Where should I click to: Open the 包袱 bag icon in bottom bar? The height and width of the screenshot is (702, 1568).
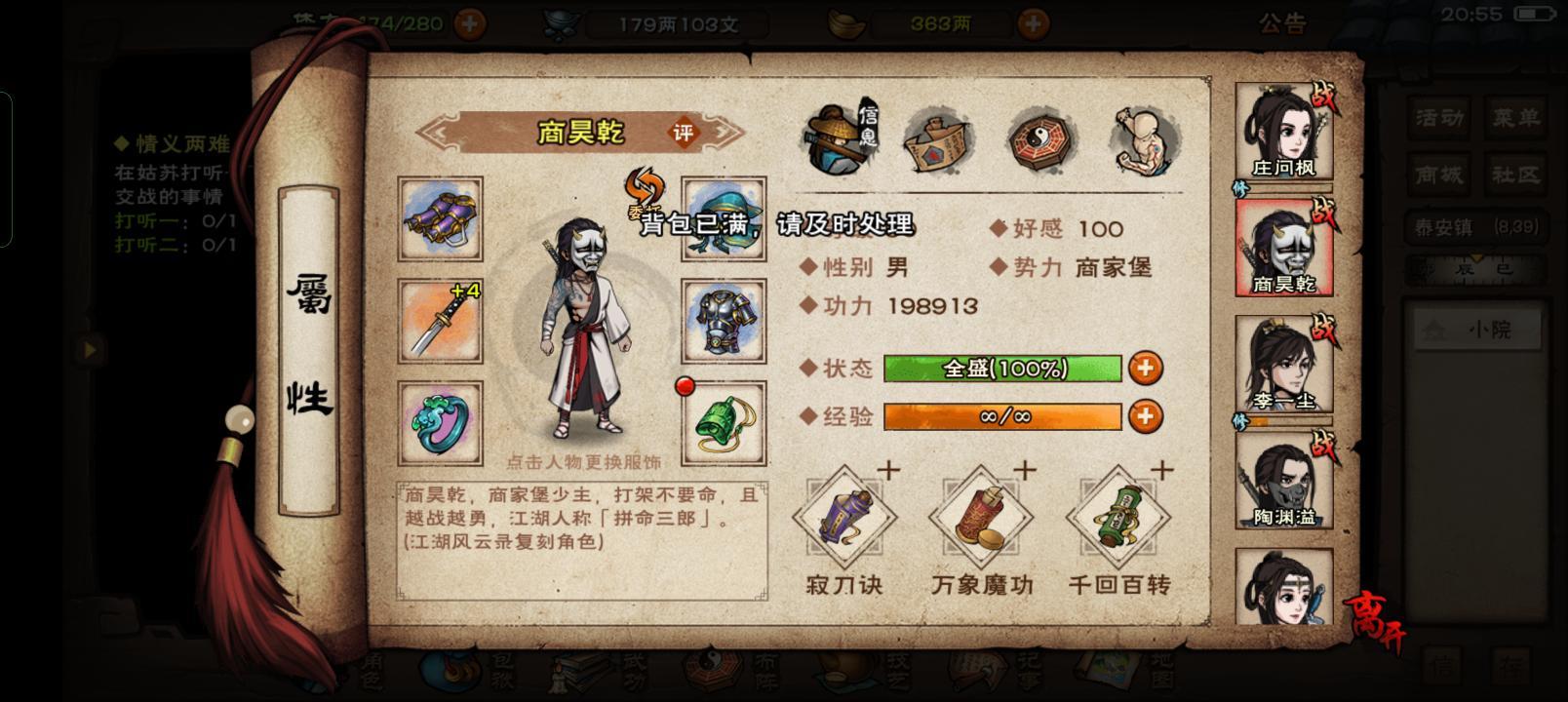point(449,673)
